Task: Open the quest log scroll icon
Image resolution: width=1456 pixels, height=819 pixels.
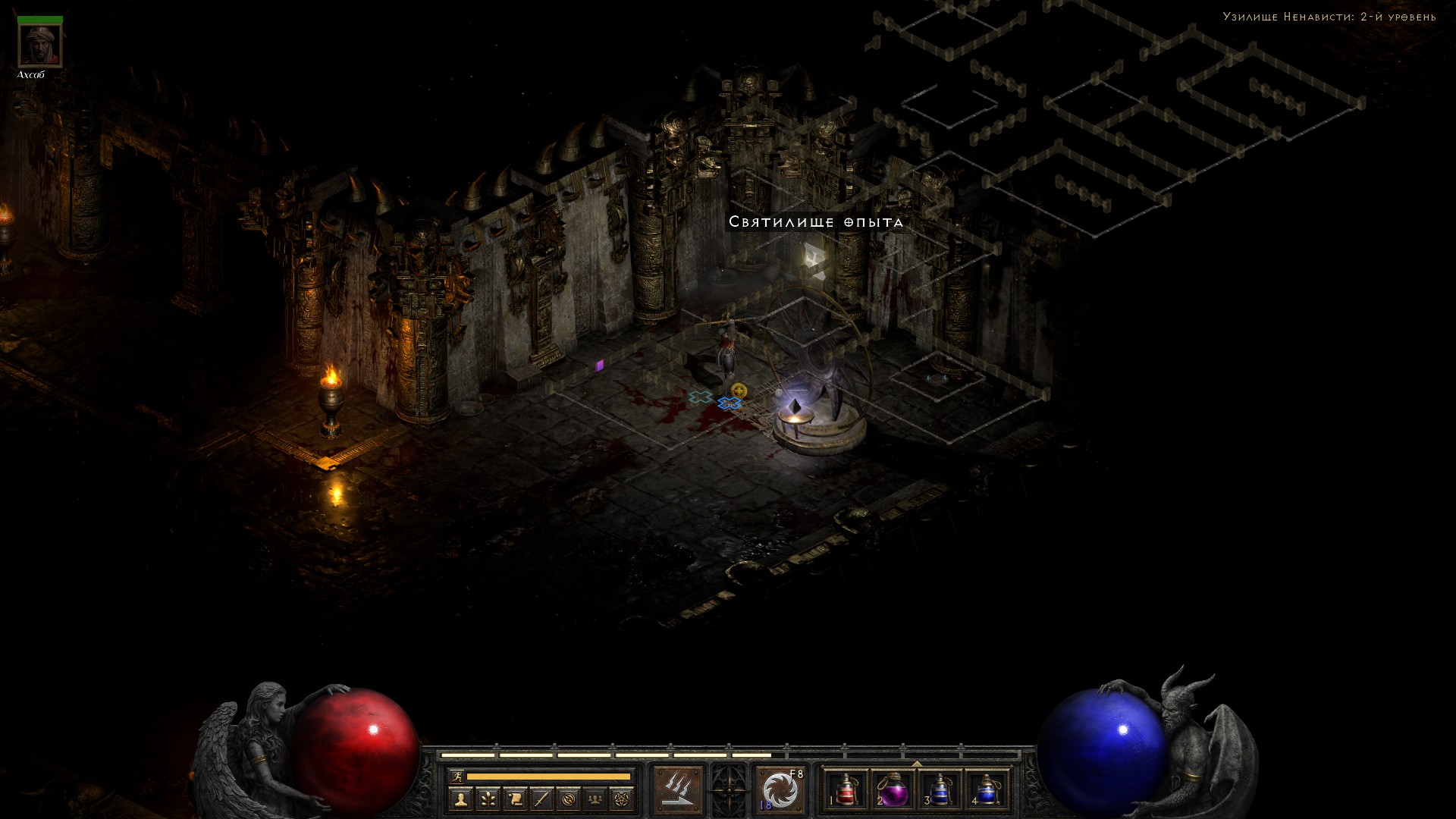Action: (515, 799)
